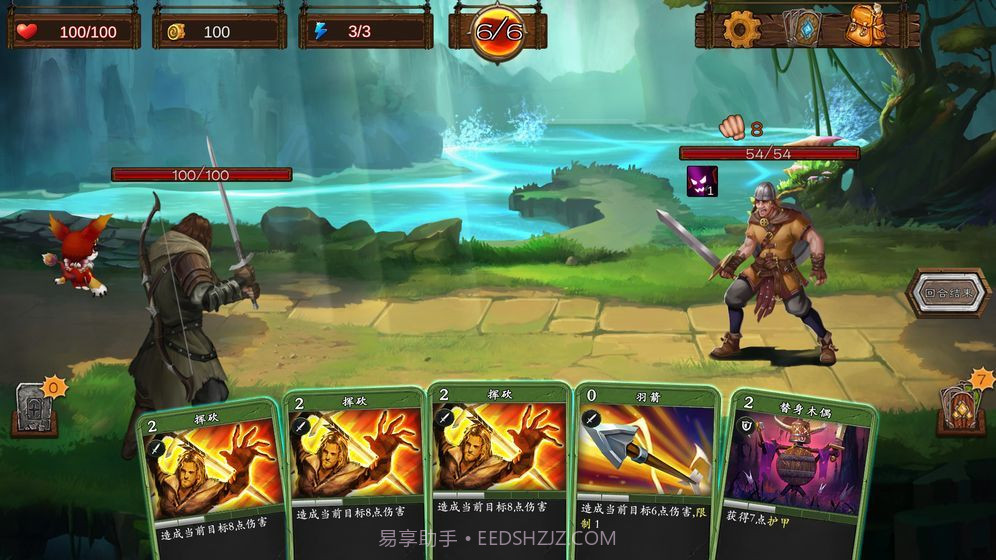The width and height of the screenshot is (996, 560).
Task: Open the gear settings menu
Action: (741, 29)
